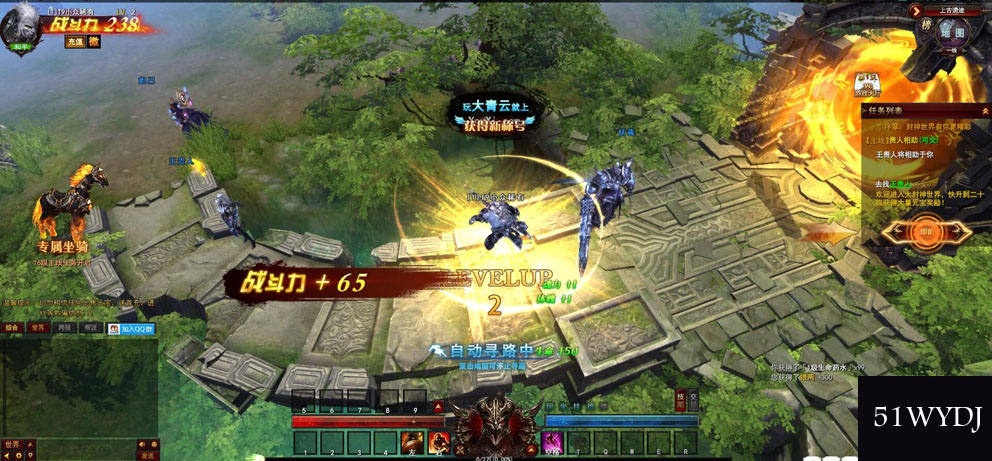The width and height of the screenshot is (992, 461).
Task: Switch to the 综合 chat tab
Action: pyautogui.click(x=12, y=327)
